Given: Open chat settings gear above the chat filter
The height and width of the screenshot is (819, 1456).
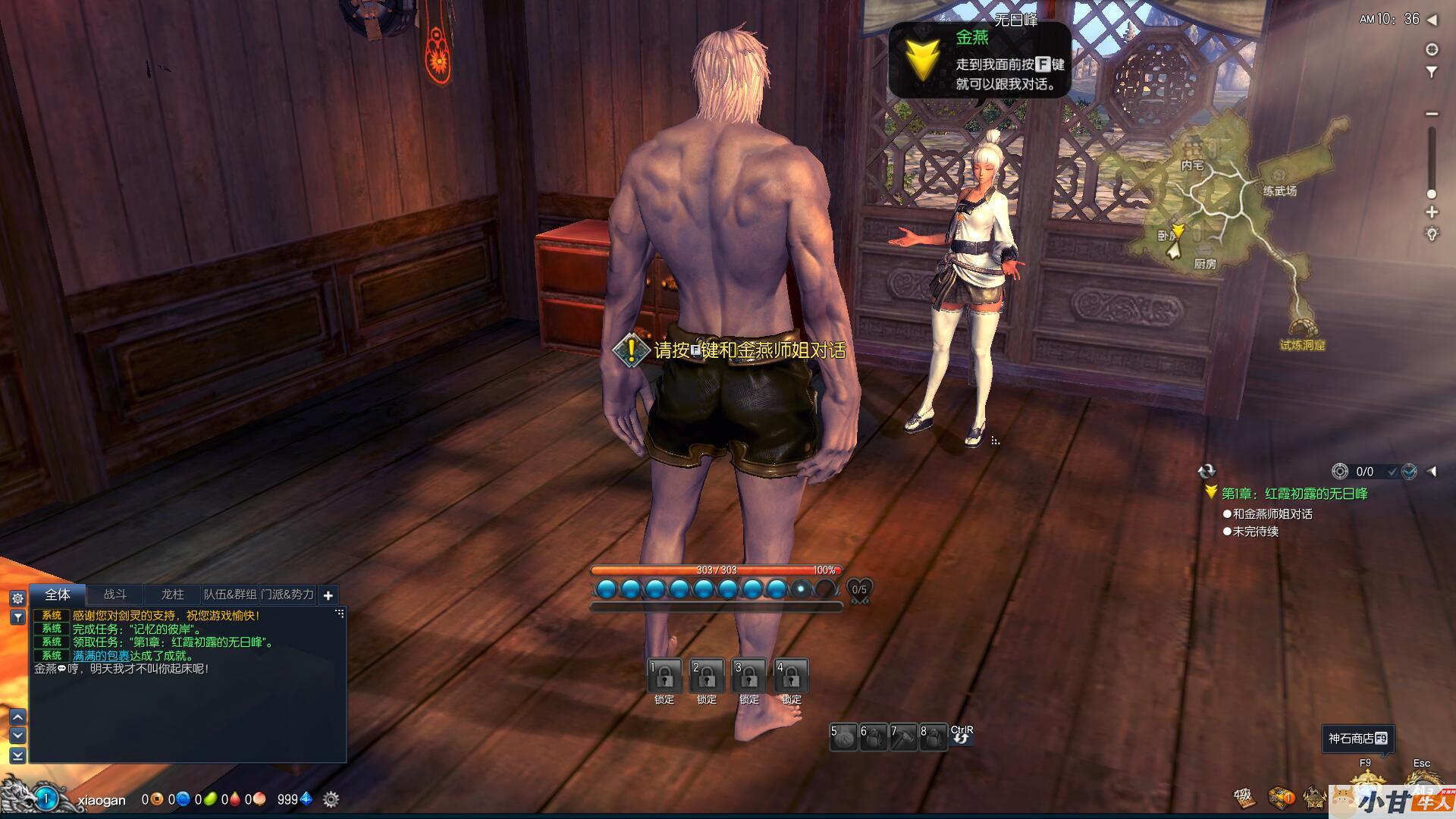Looking at the screenshot, I should click(17, 599).
